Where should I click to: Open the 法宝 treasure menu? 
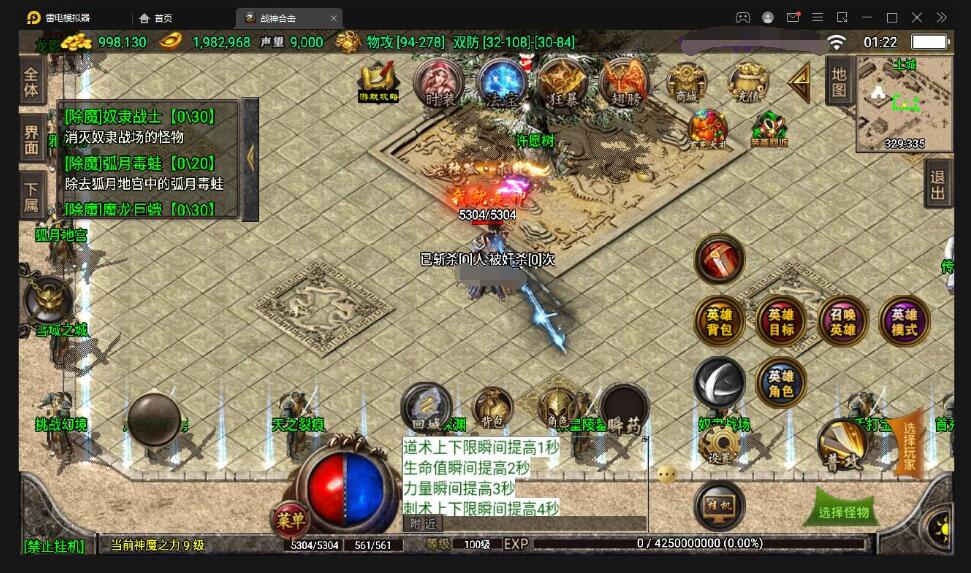[502, 83]
